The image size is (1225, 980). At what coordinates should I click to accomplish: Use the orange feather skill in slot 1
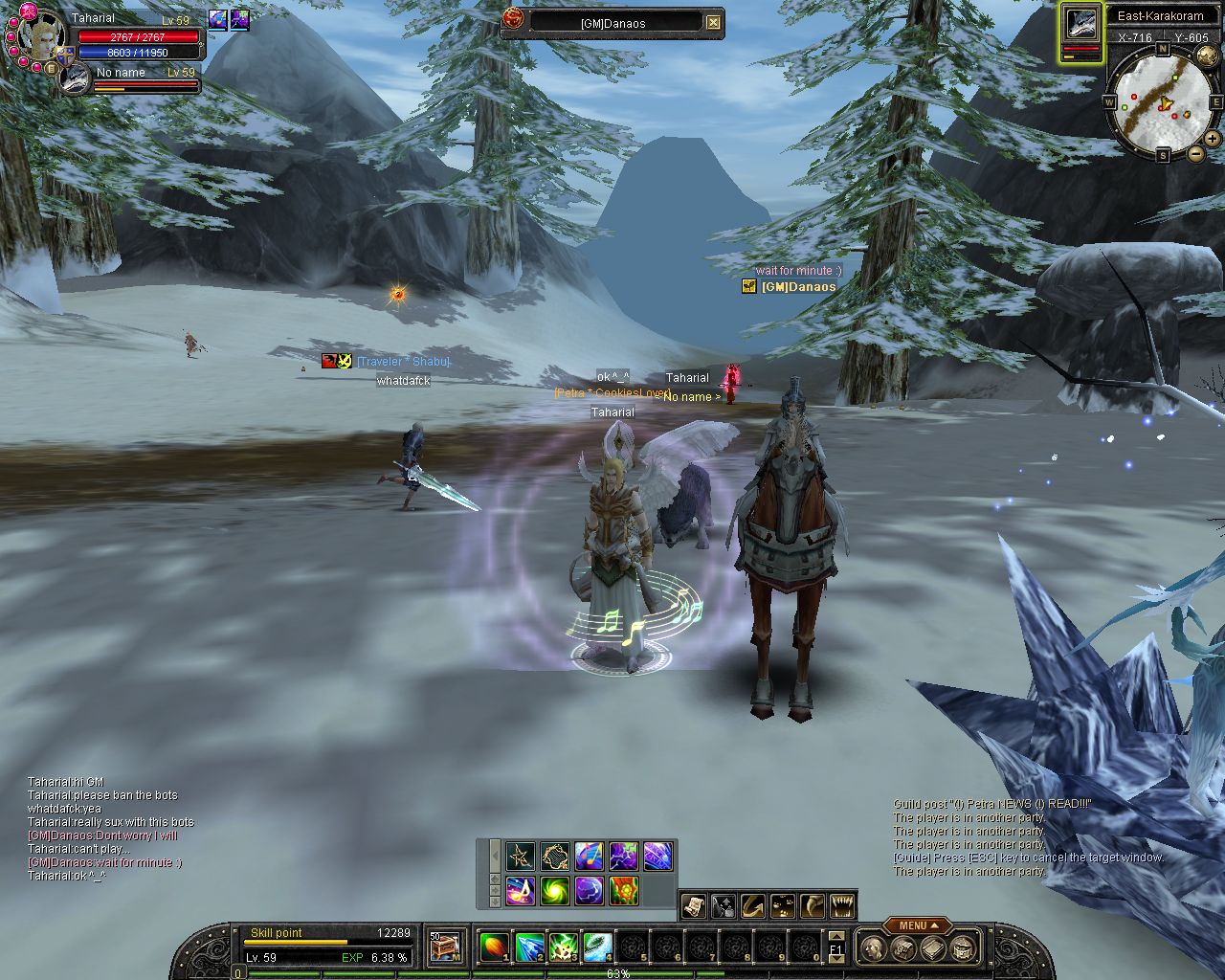[x=494, y=947]
